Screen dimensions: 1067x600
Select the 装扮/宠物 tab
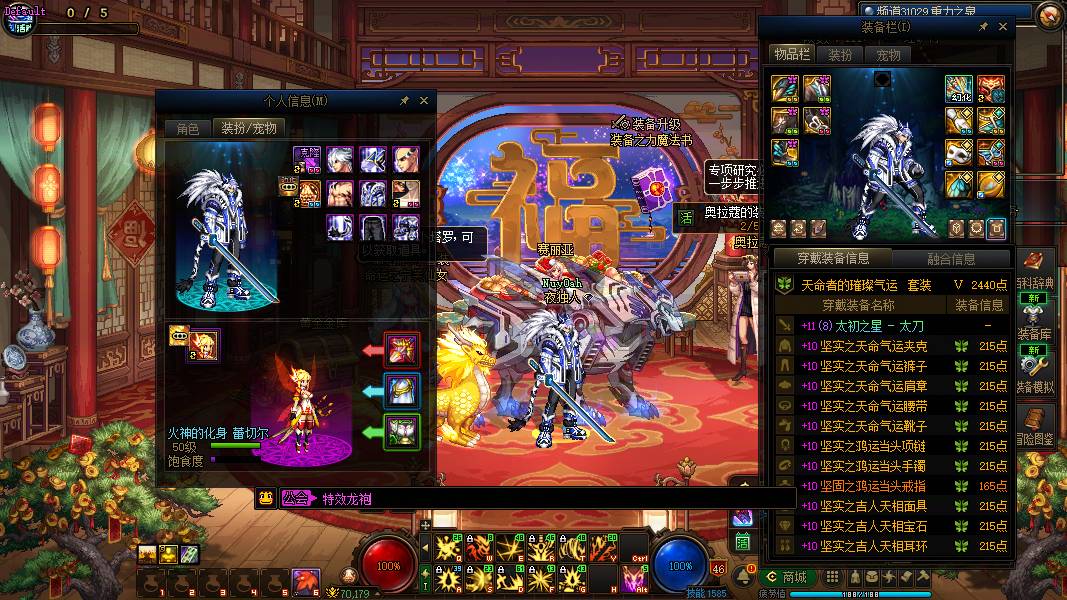pyautogui.click(x=249, y=128)
